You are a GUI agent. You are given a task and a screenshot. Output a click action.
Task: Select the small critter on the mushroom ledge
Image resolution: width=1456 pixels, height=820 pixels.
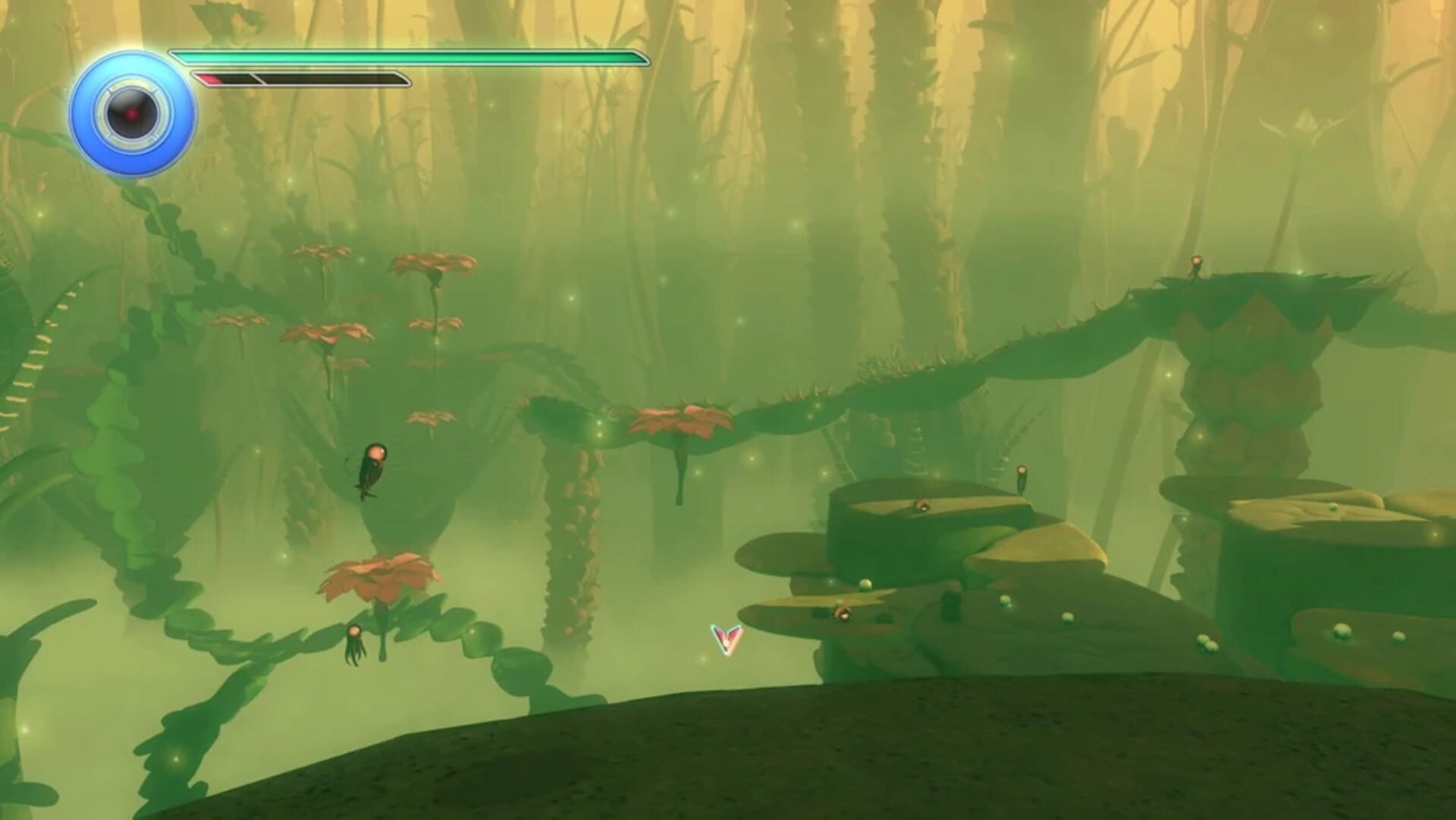tap(923, 505)
